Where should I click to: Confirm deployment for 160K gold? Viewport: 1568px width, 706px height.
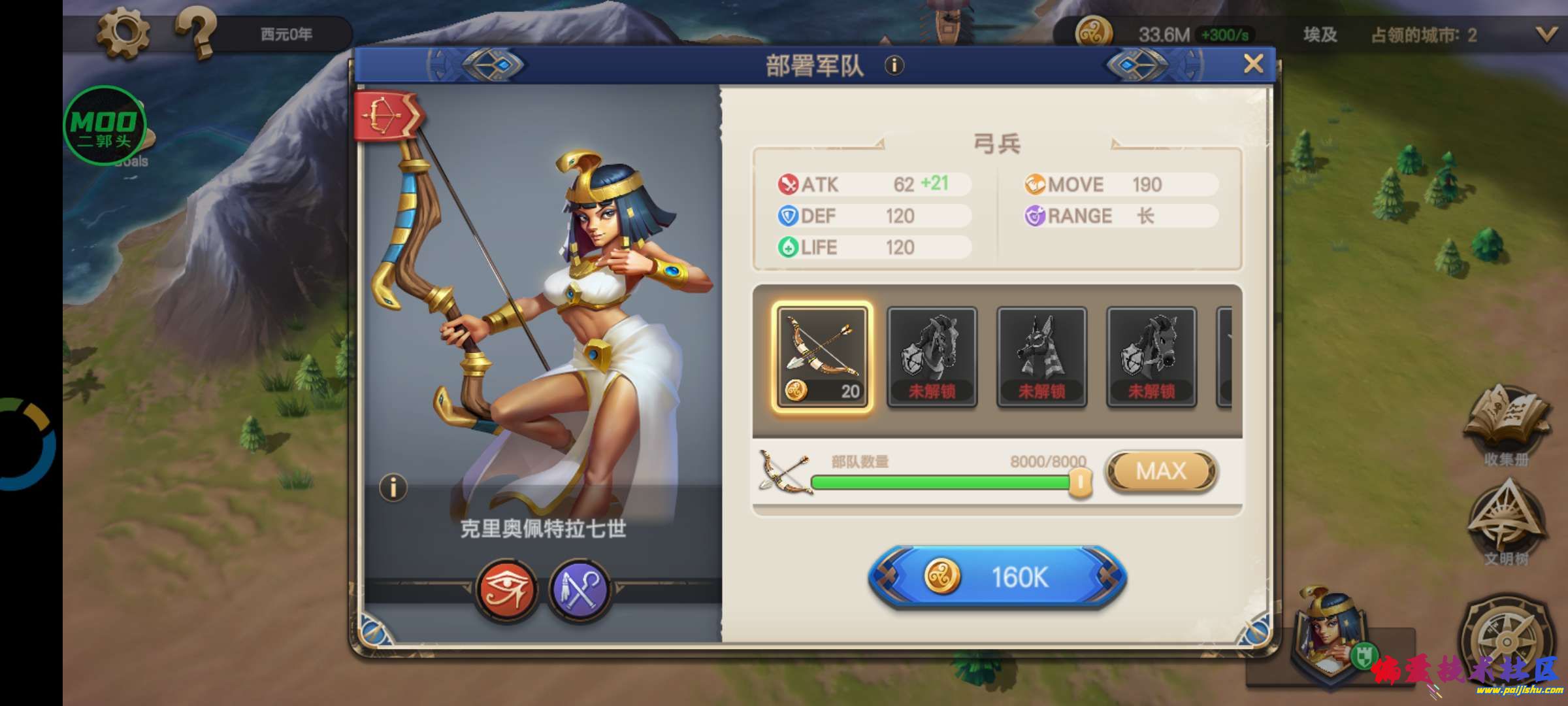(x=997, y=578)
